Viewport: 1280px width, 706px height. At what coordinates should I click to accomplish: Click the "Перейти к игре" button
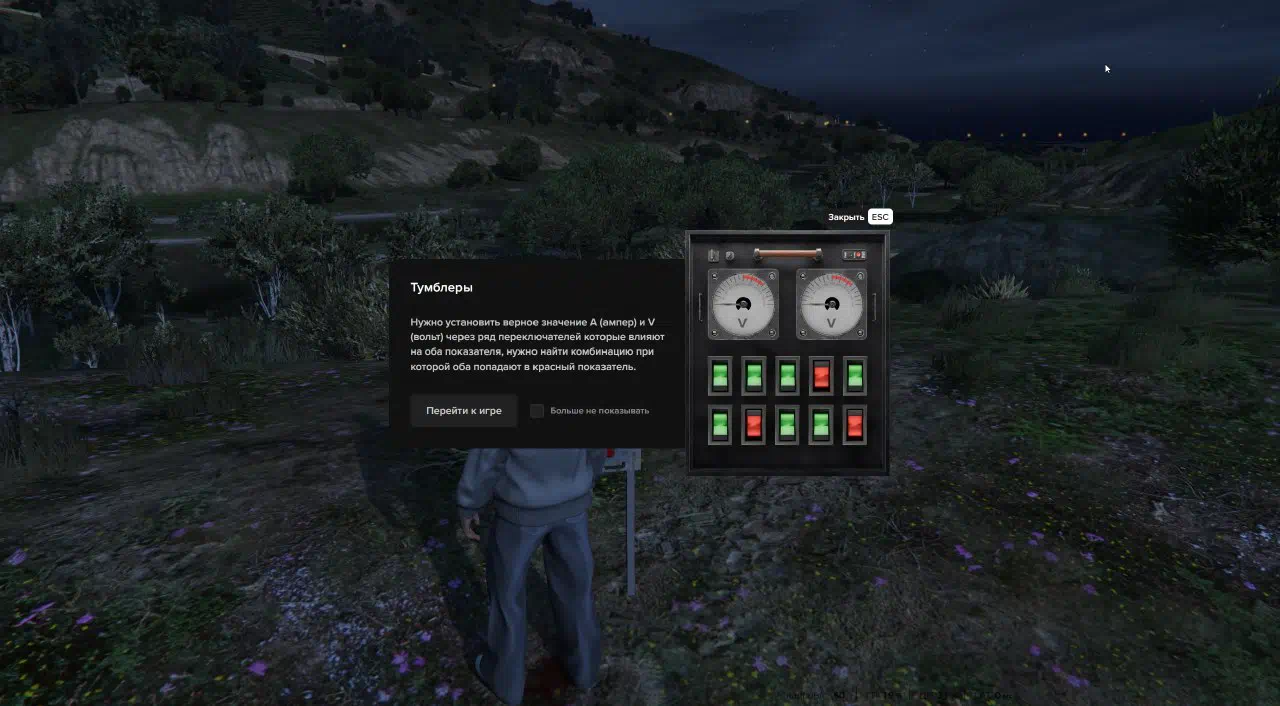pyautogui.click(x=463, y=411)
